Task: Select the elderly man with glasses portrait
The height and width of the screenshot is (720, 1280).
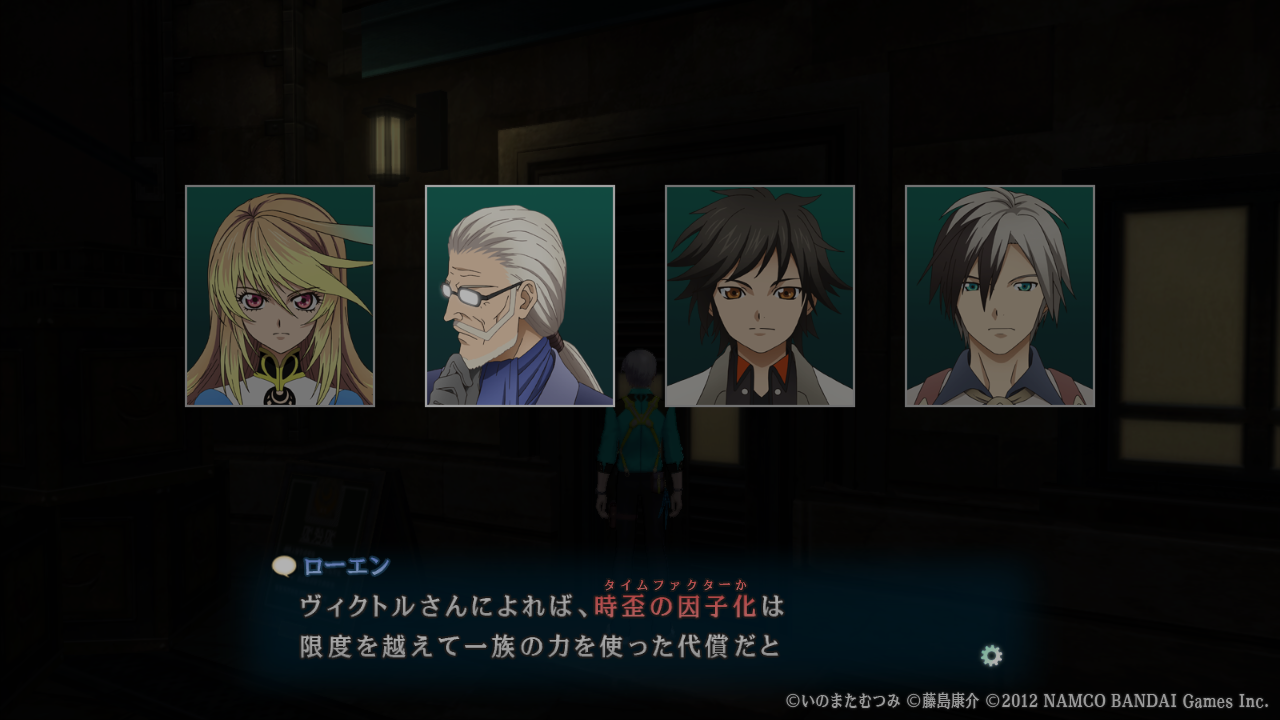Action: (520, 296)
